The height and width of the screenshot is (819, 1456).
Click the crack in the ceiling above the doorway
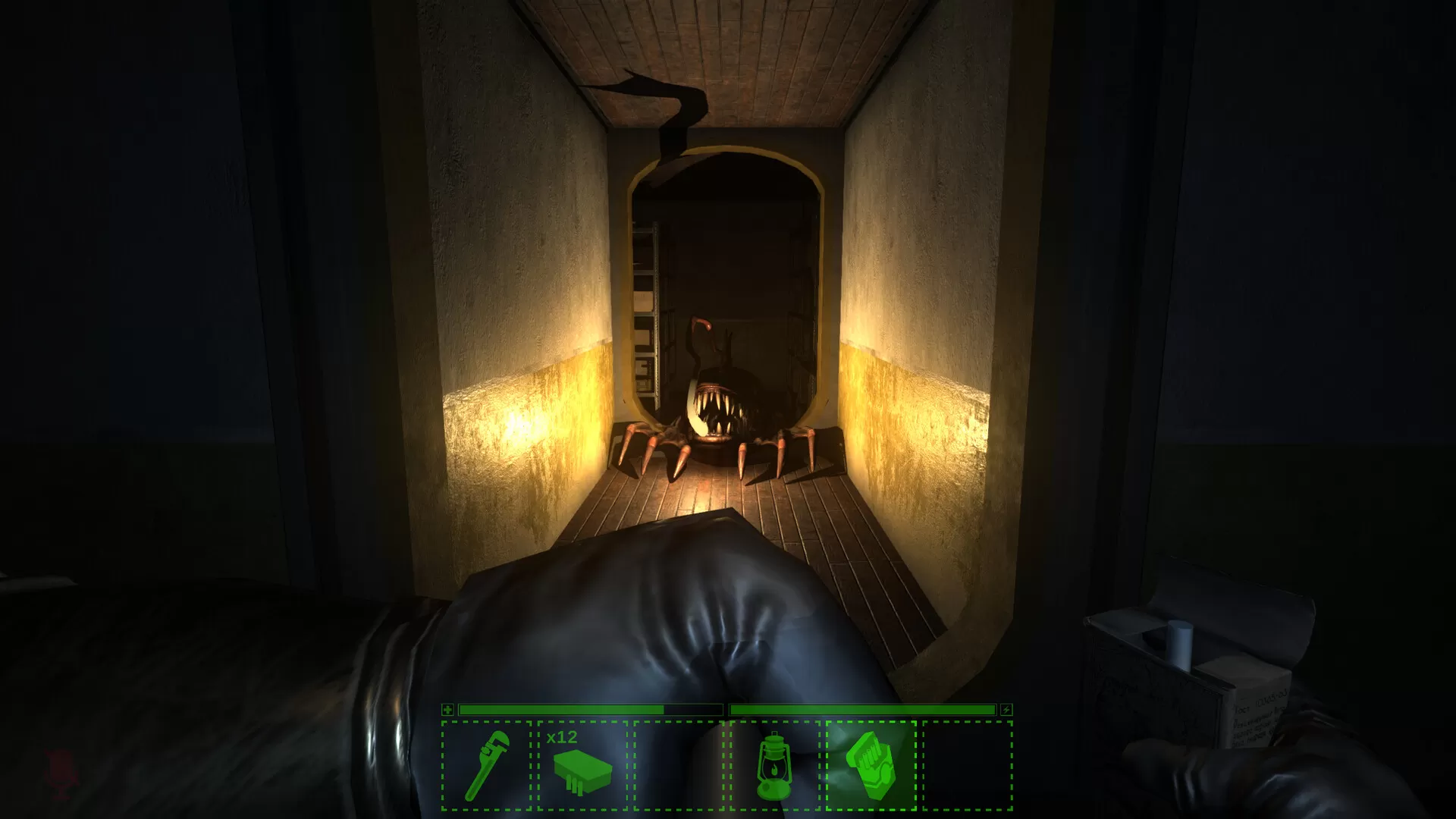(667, 99)
